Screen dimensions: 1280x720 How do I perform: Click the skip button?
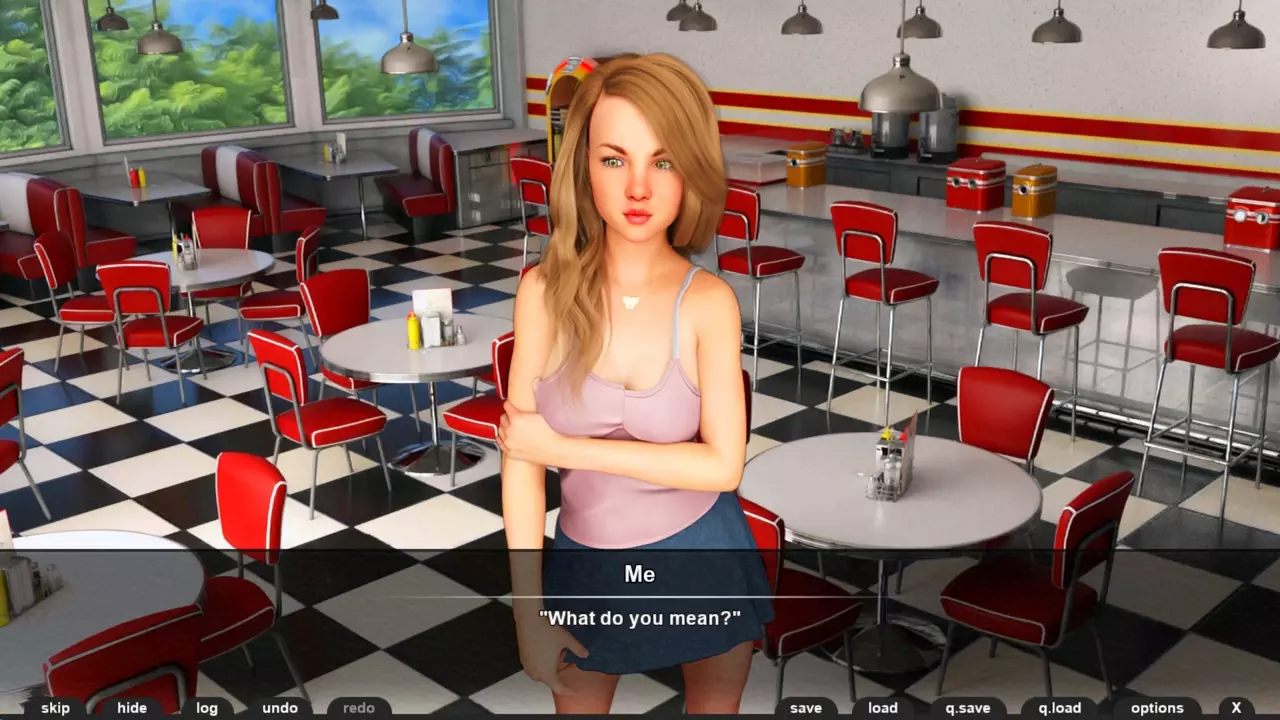click(x=56, y=708)
